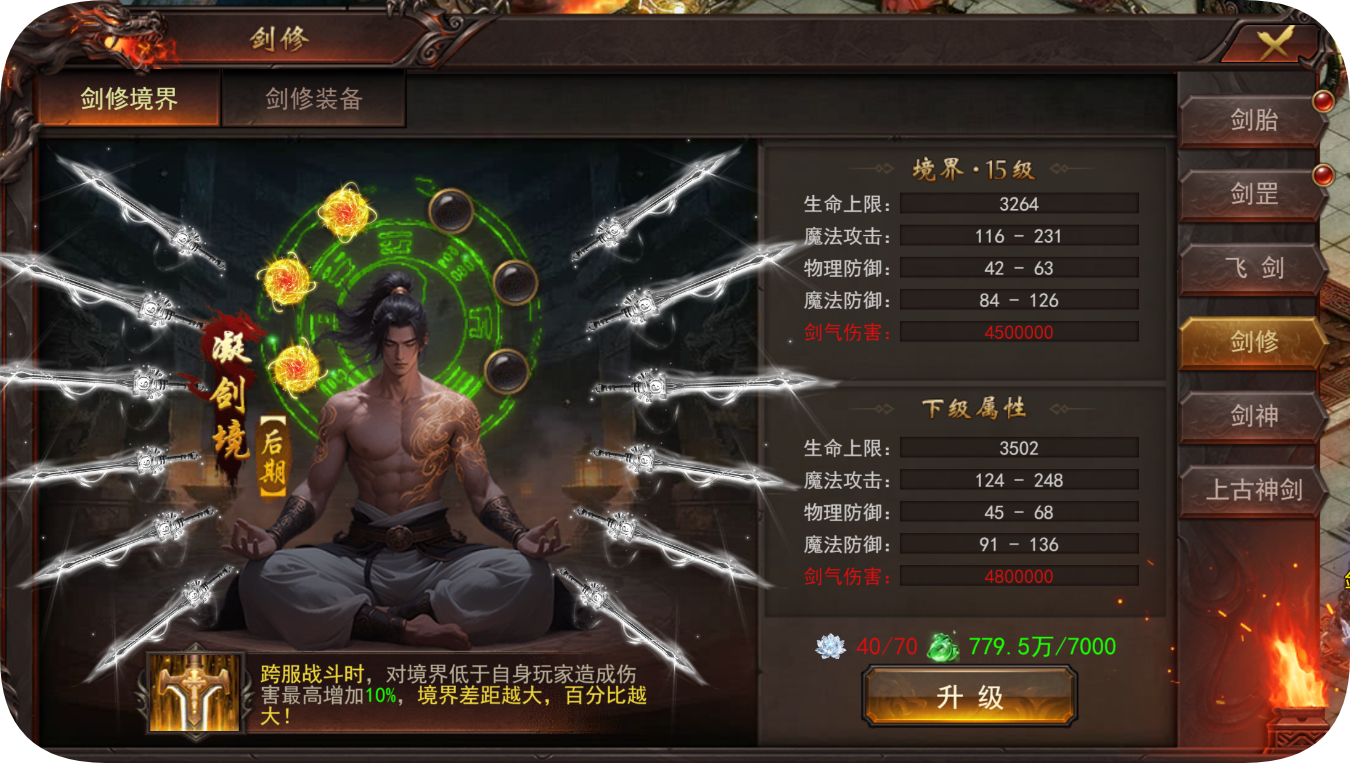Switch to the 剑修装备 tab
Image resolution: width=1350 pixels, height=763 pixels.
[x=314, y=99]
